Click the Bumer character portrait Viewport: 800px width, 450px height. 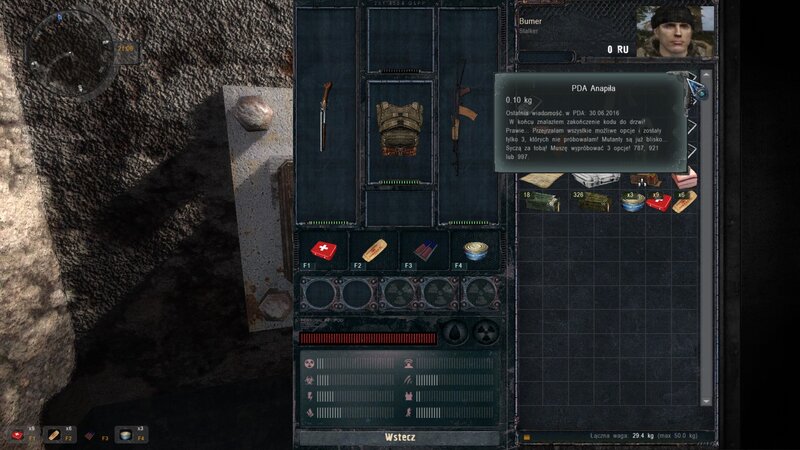676,31
